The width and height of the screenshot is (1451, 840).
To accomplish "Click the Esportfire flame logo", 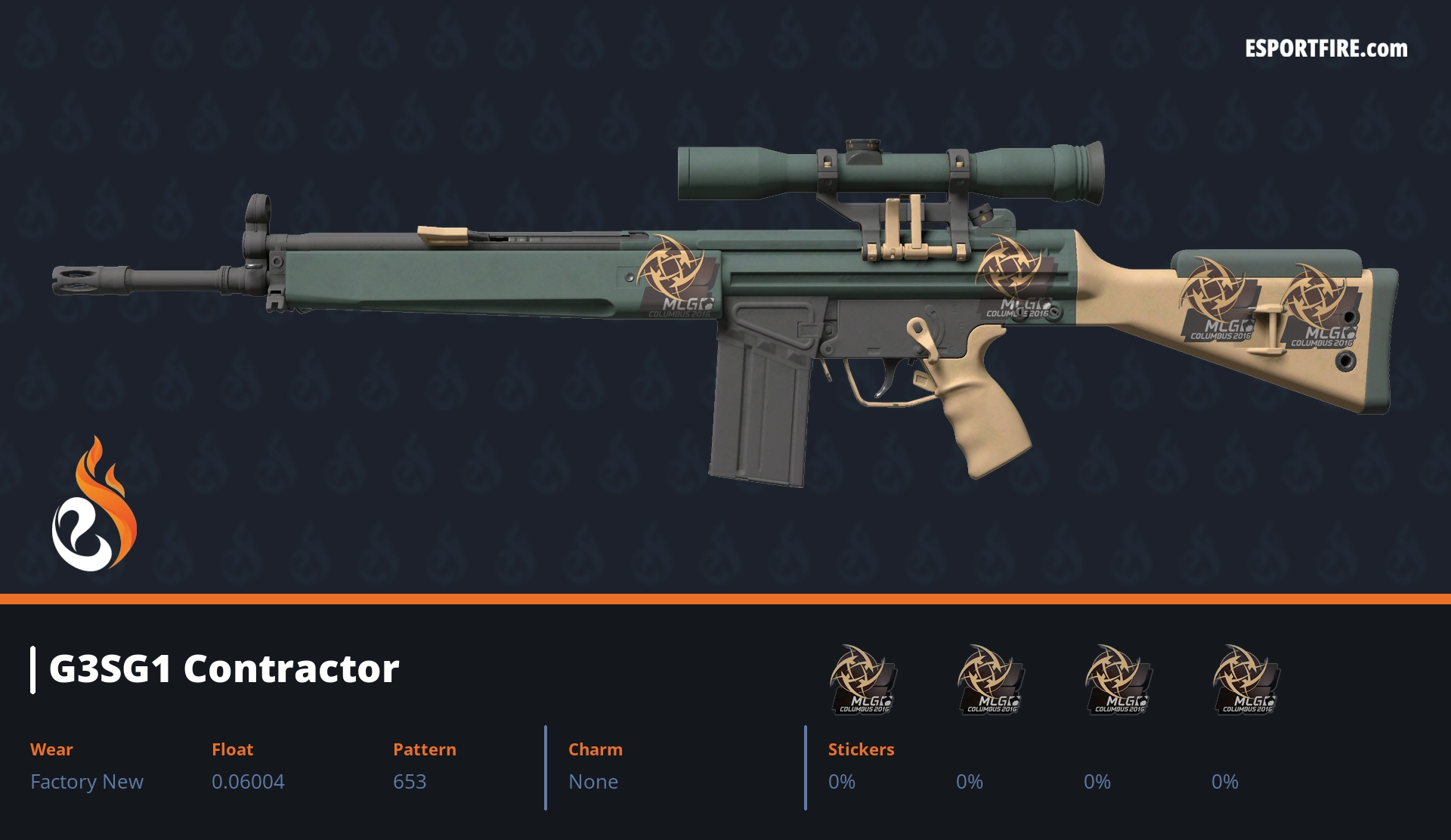I will pos(94,505).
